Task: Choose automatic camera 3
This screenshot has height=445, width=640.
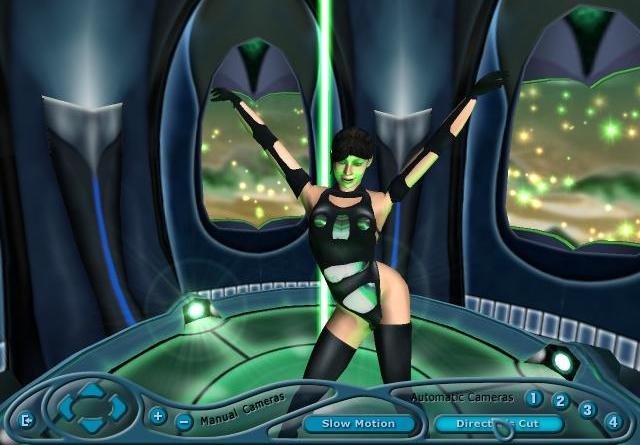Action: click(x=588, y=410)
